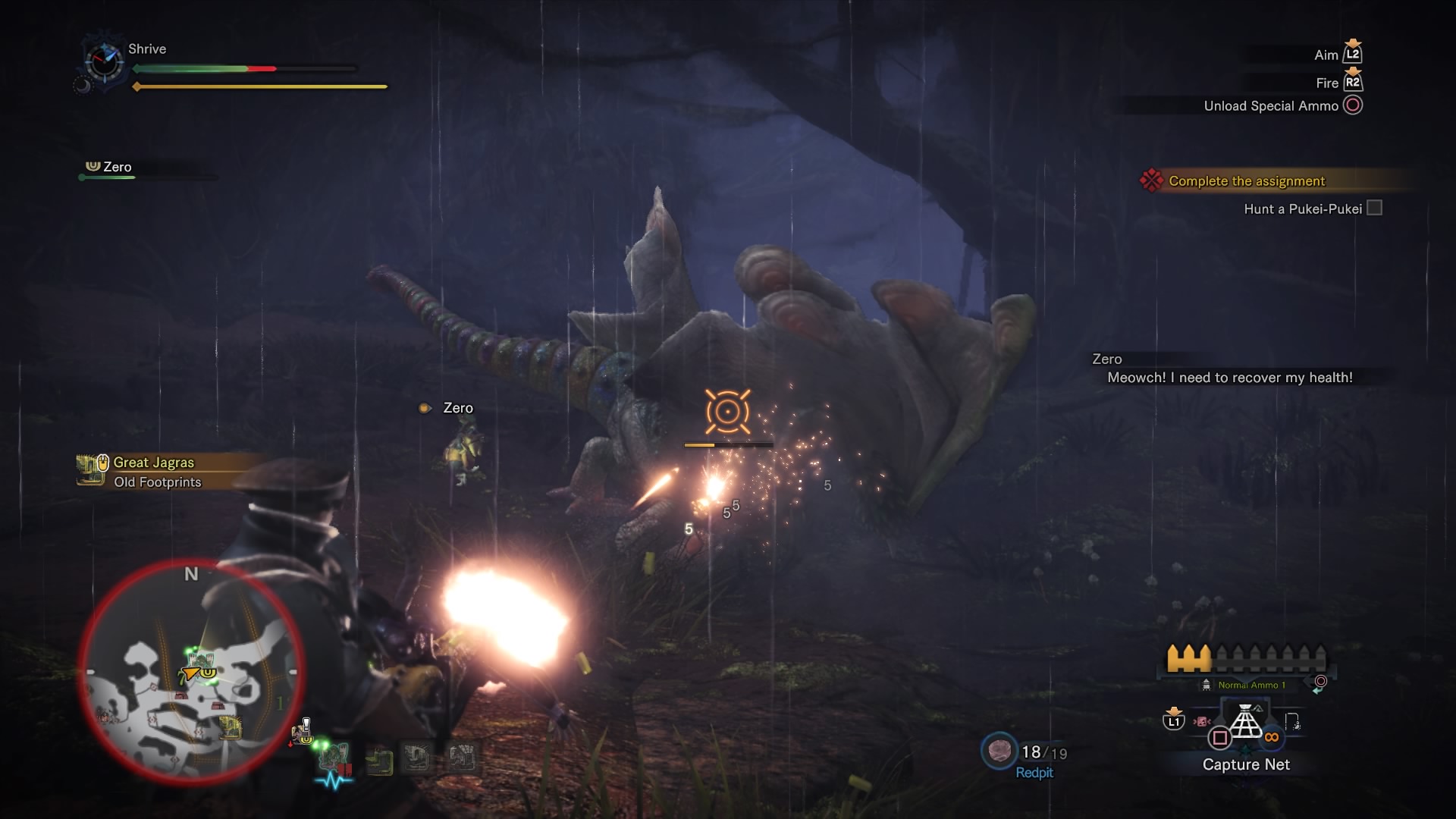Click the Redpit slinger ammo icon
1456x819 pixels.
click(x=999, y=751)
